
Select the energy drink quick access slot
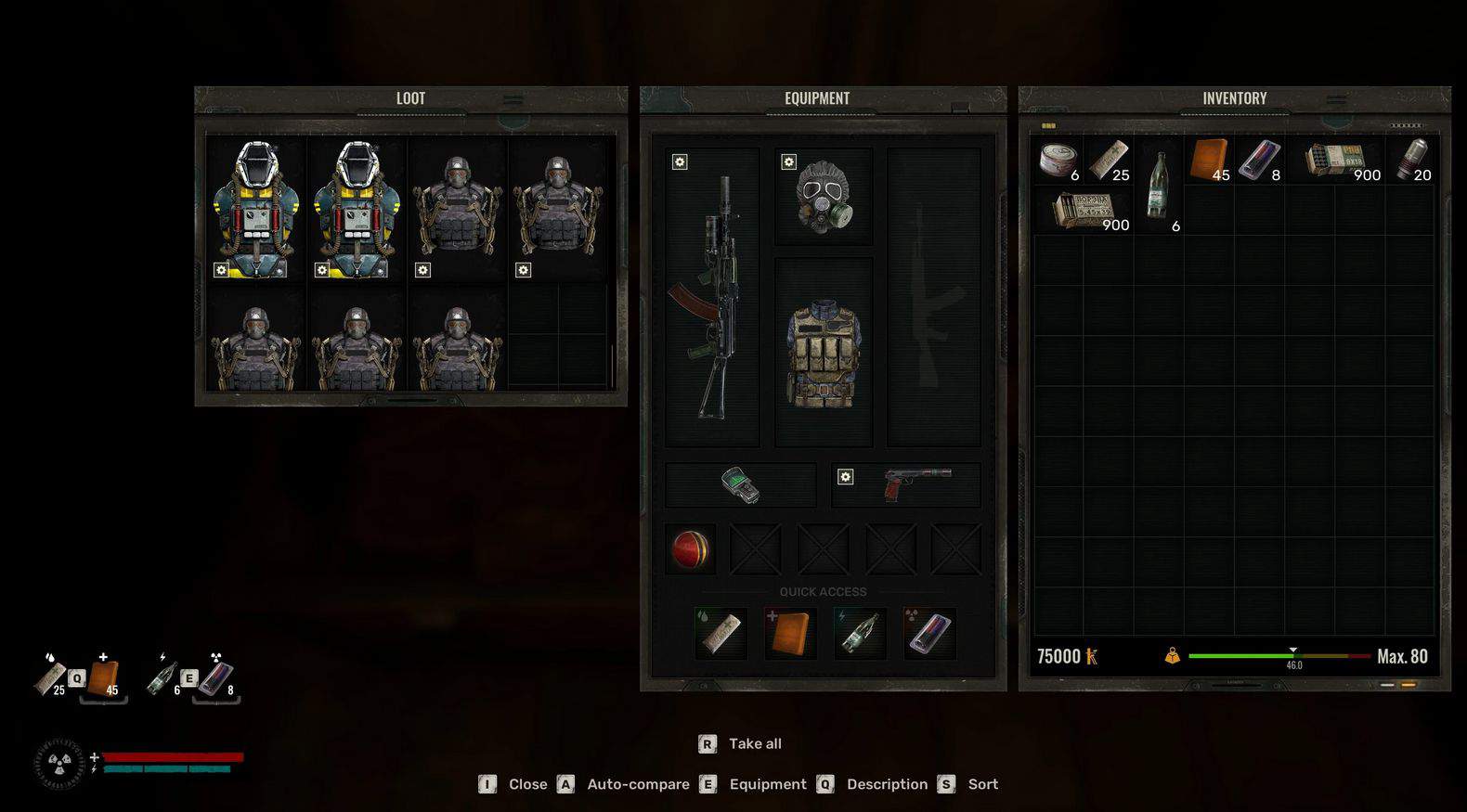click(x=929, y=634)
